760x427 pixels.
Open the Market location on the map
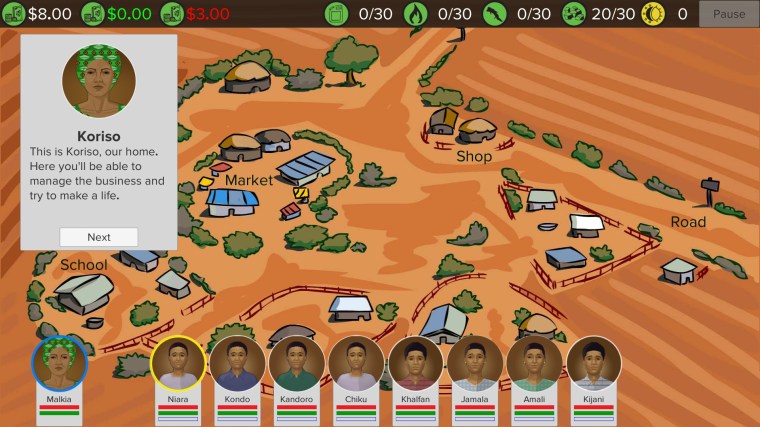tap(248, 180)
